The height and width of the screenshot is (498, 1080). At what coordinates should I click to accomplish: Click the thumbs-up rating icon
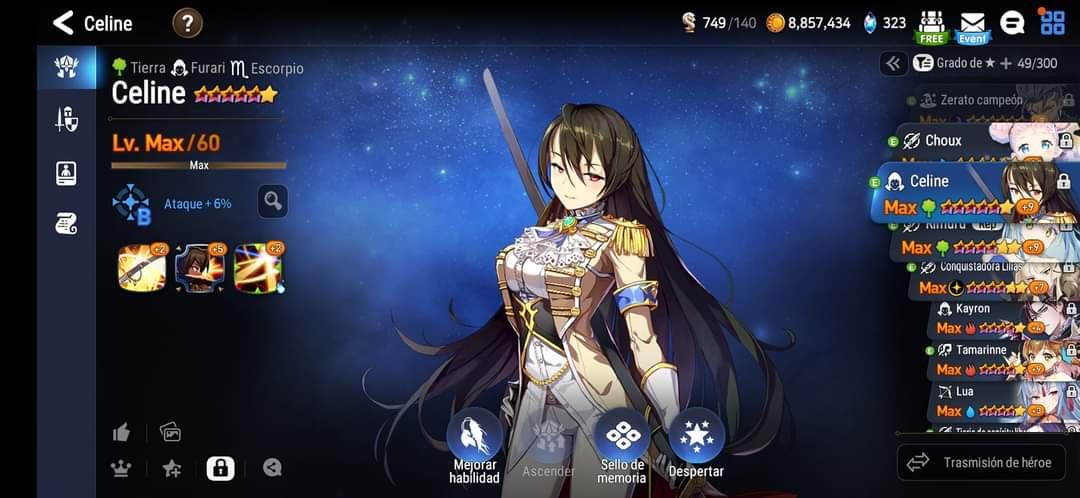tap(122, 432)
